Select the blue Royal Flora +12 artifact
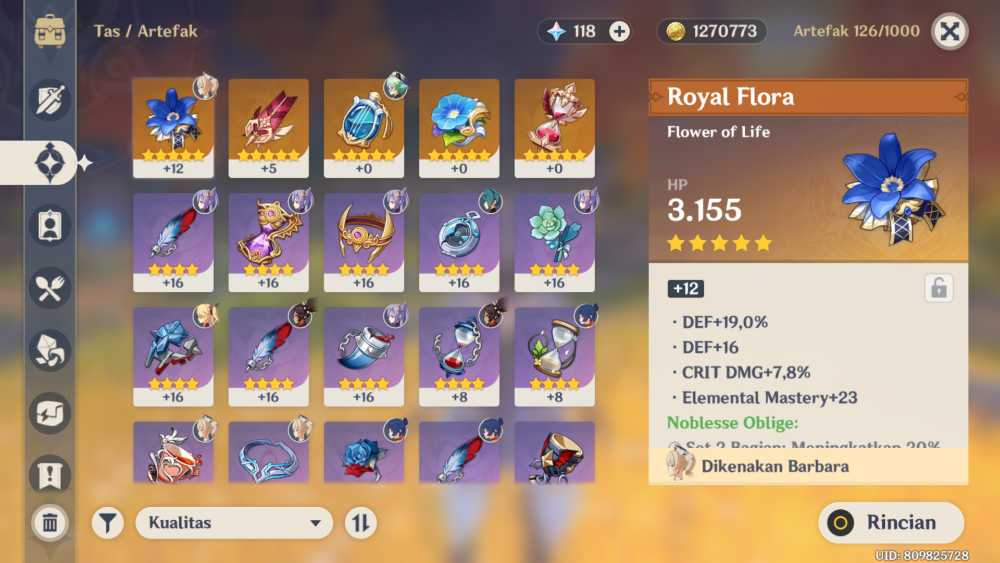Screen dimensions: 1000x563 [x=172, y=124]
